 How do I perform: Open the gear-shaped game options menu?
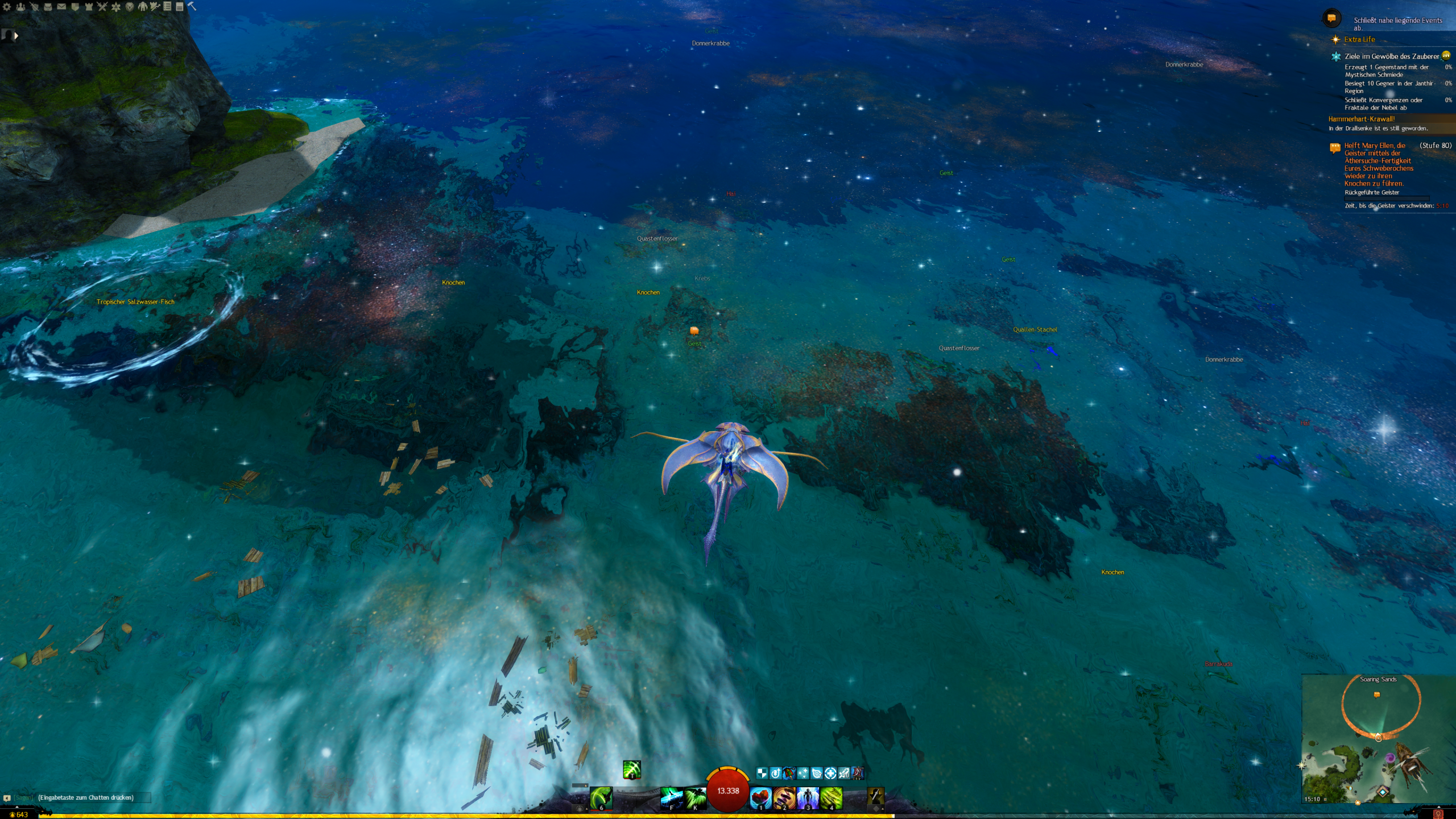(x=7, y=7)
